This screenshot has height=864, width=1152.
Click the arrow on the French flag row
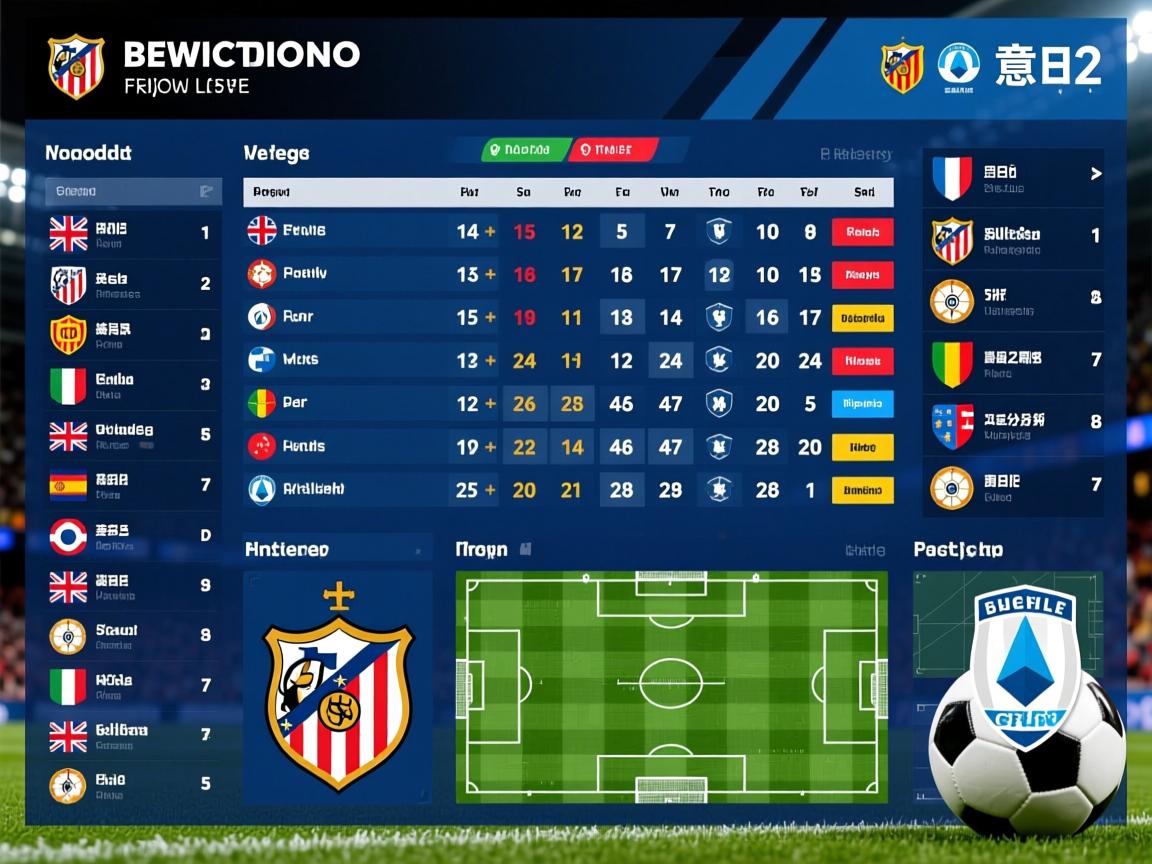click(1095, 174)
